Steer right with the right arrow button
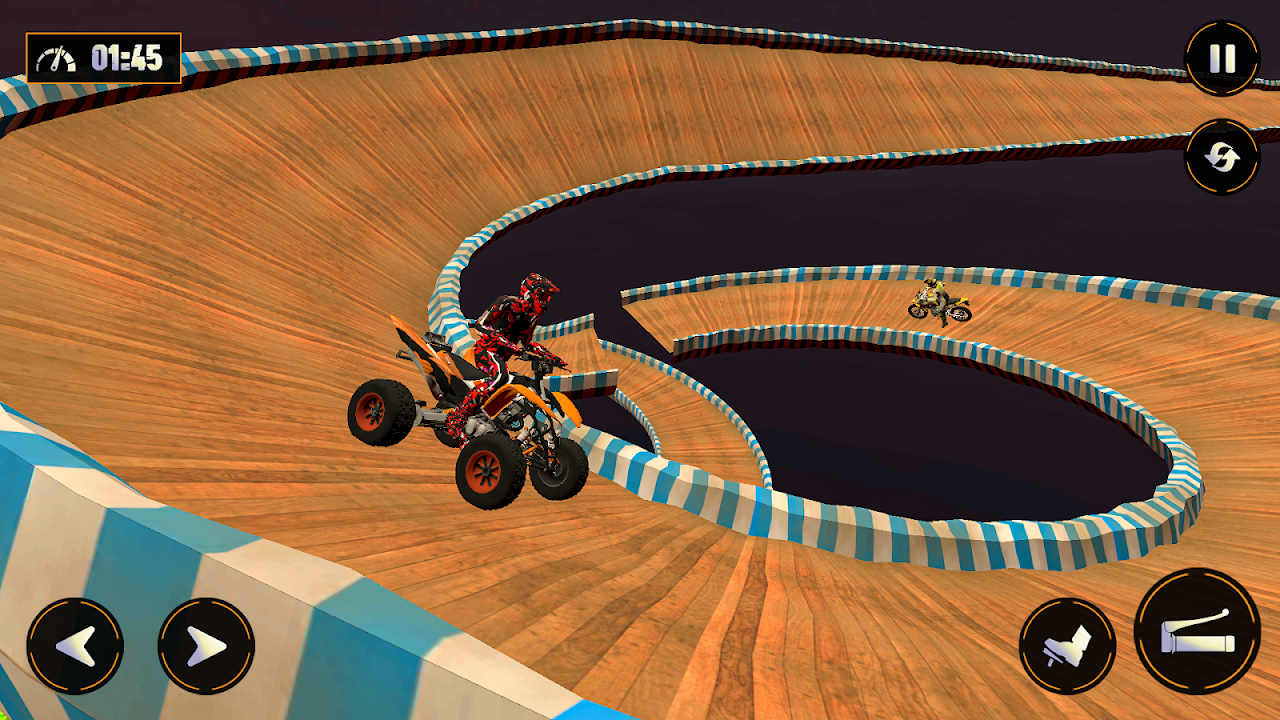The width and height of the screenshot is (1280, 720). tap(206, 646)
